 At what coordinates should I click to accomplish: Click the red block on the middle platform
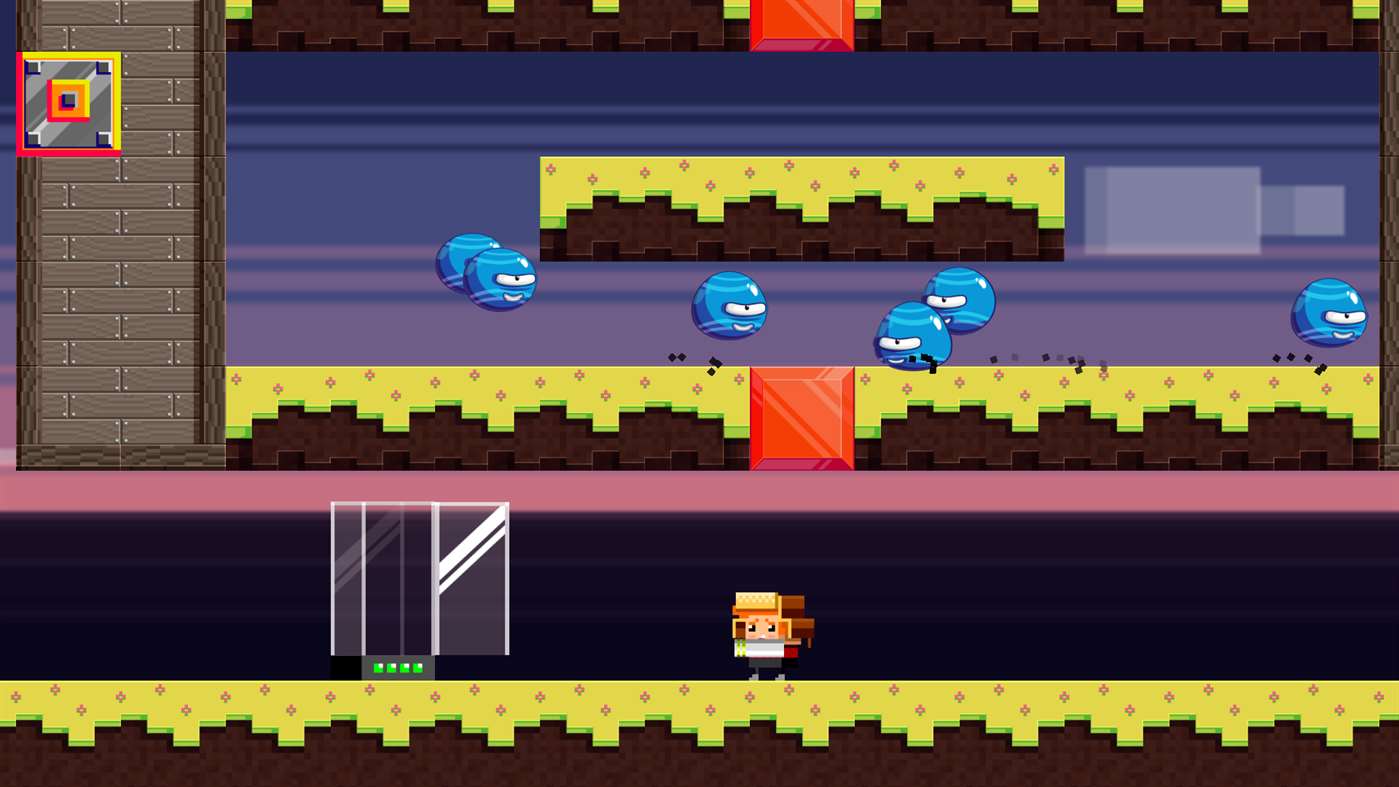tap(802, 415)
